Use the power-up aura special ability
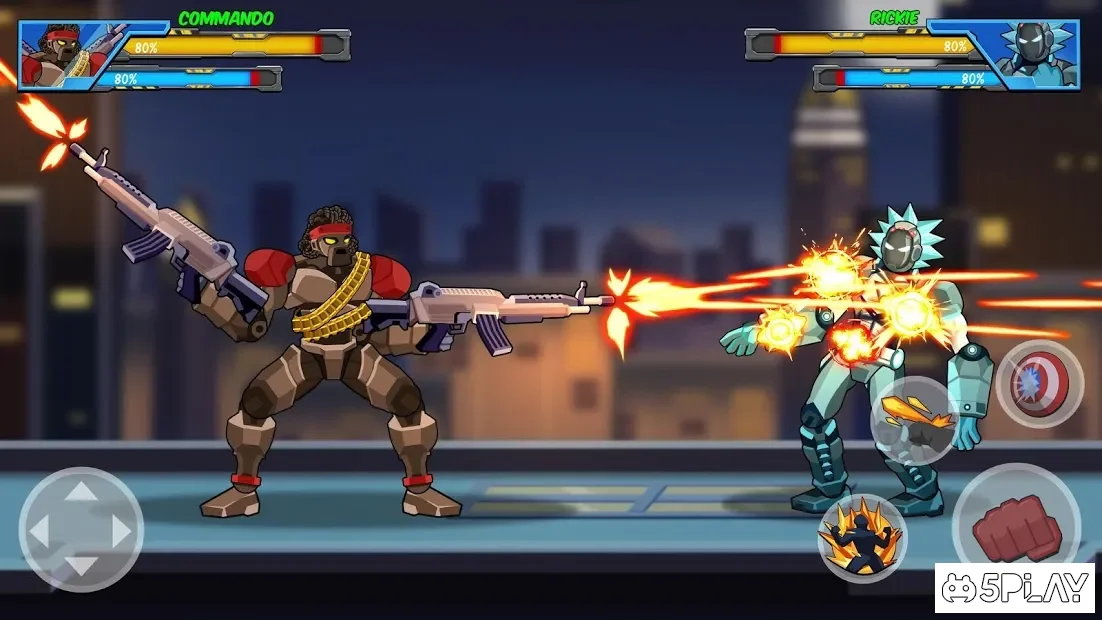The height and width of the screenshot is (620, 1102). click(x=862, y=538)
